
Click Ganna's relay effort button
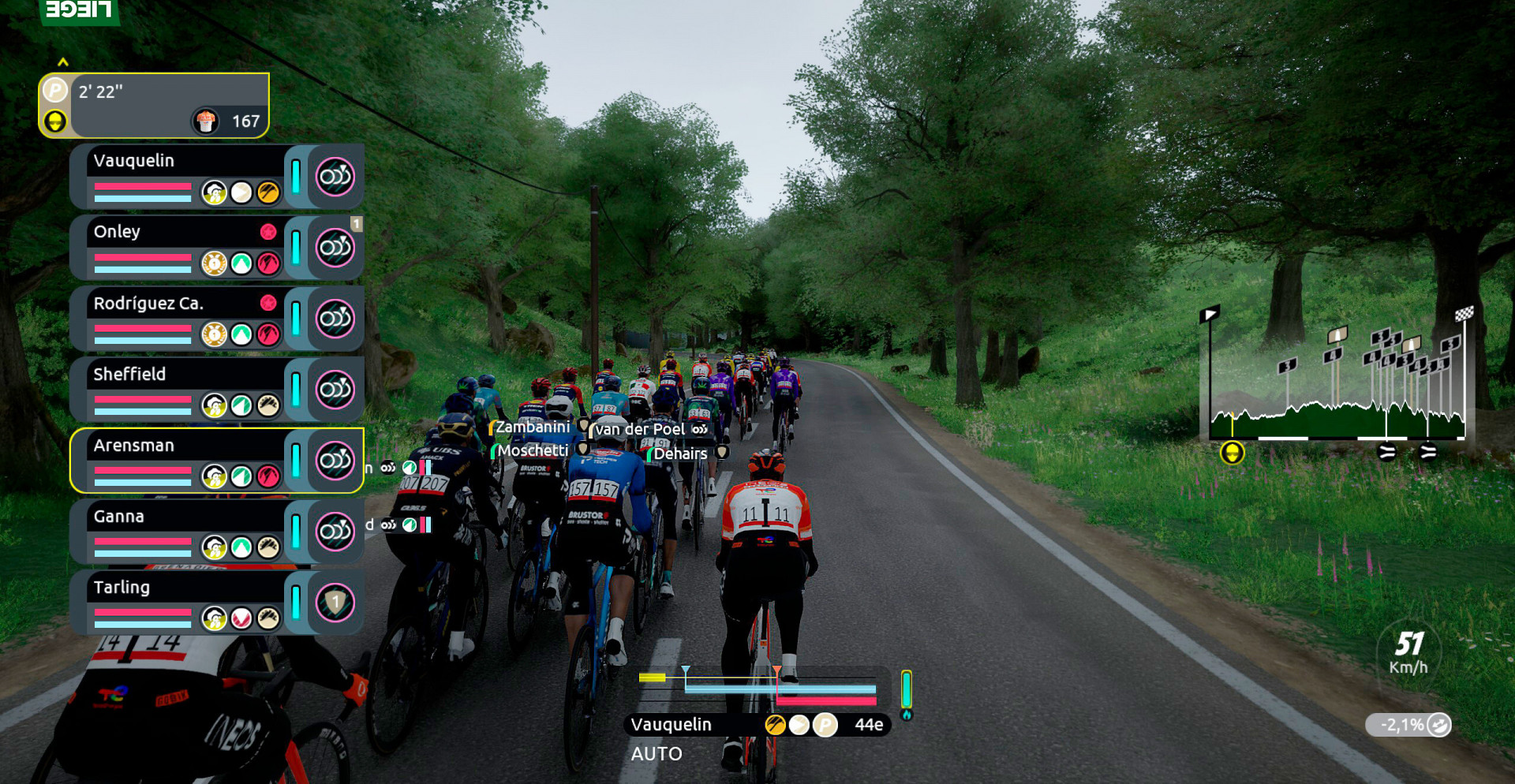pyautogui.click(x=335, y=532)
